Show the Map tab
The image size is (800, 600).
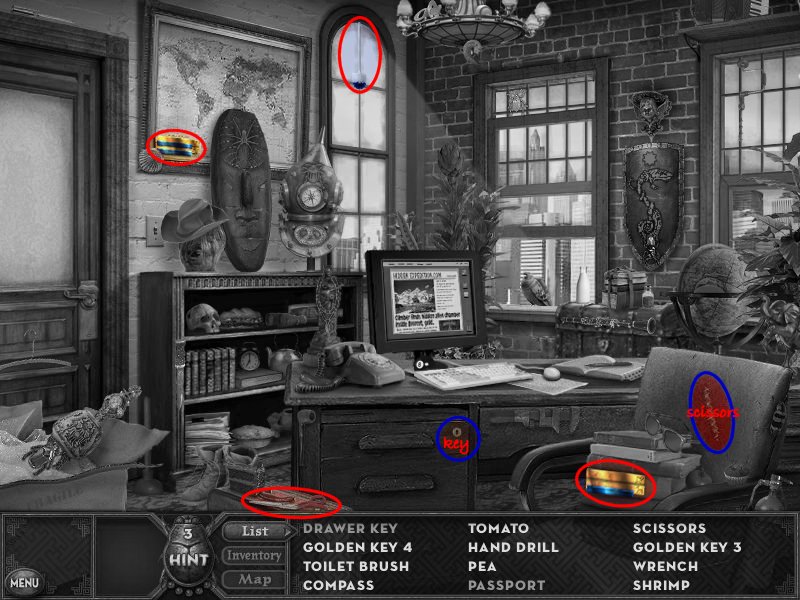[254, 579]
